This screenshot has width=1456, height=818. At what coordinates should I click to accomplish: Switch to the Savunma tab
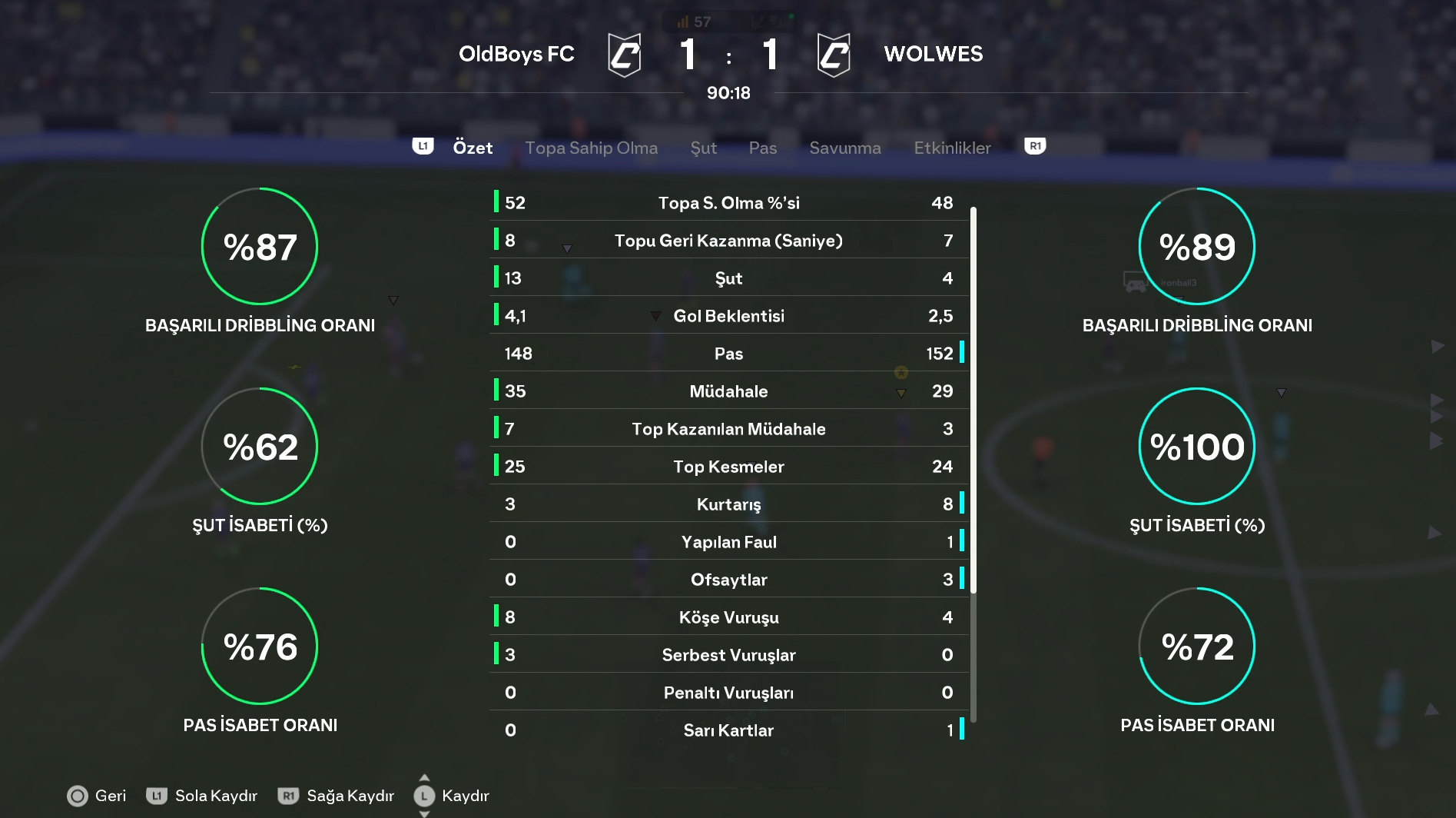tap(844, 148)
